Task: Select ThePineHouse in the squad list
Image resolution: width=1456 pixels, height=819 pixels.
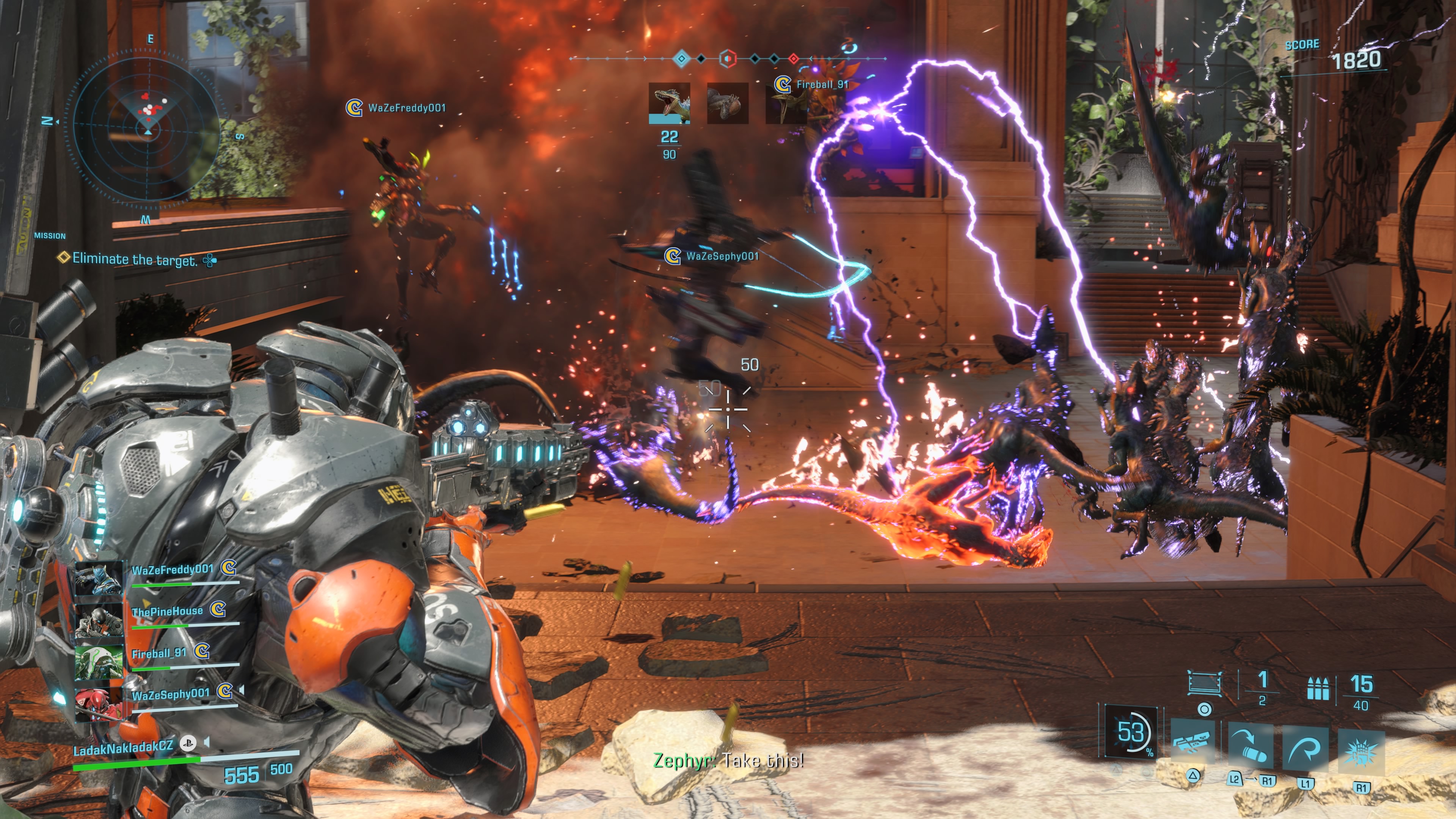Action: [167, 612]
